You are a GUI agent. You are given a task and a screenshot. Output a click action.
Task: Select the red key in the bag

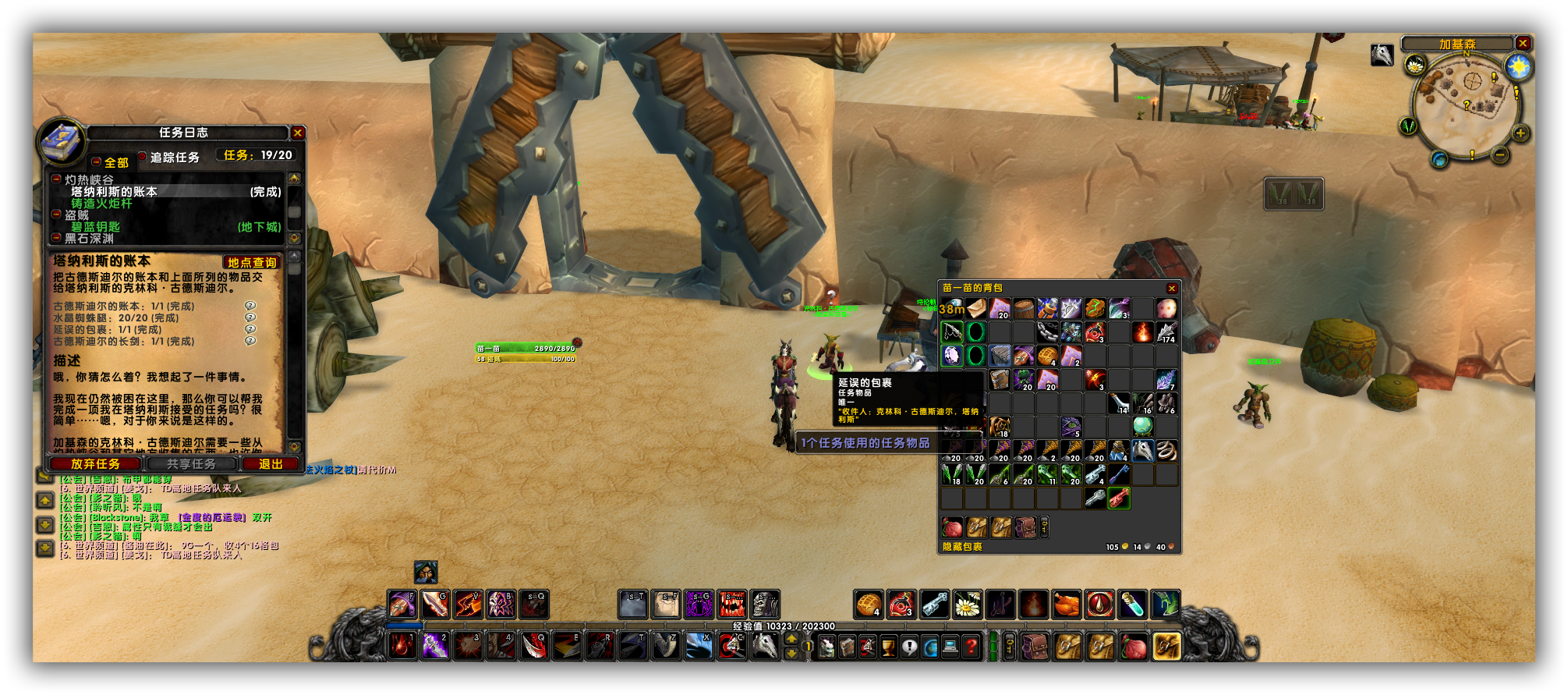point(1119,497)
